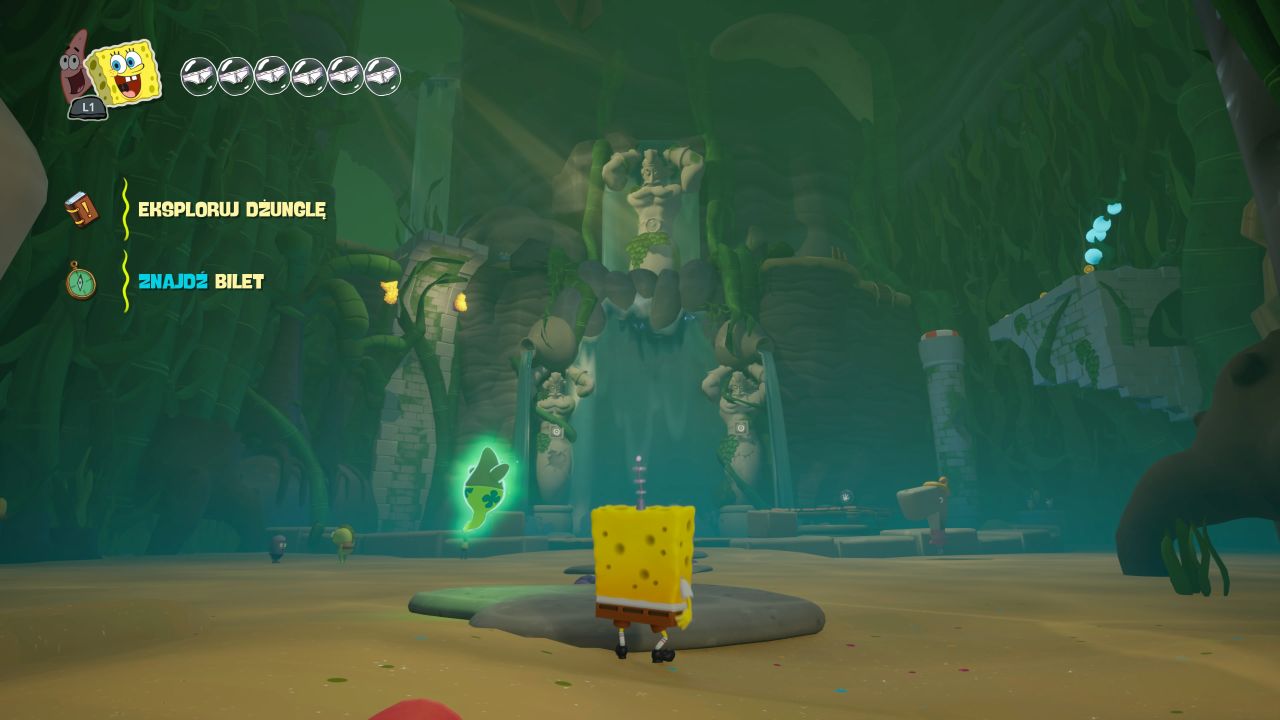Image resolution: width=1280 pixels, height=720 pixels.
Task: Select the Eksploruj Dżunglę objective
Action: [x=232, y=209]
